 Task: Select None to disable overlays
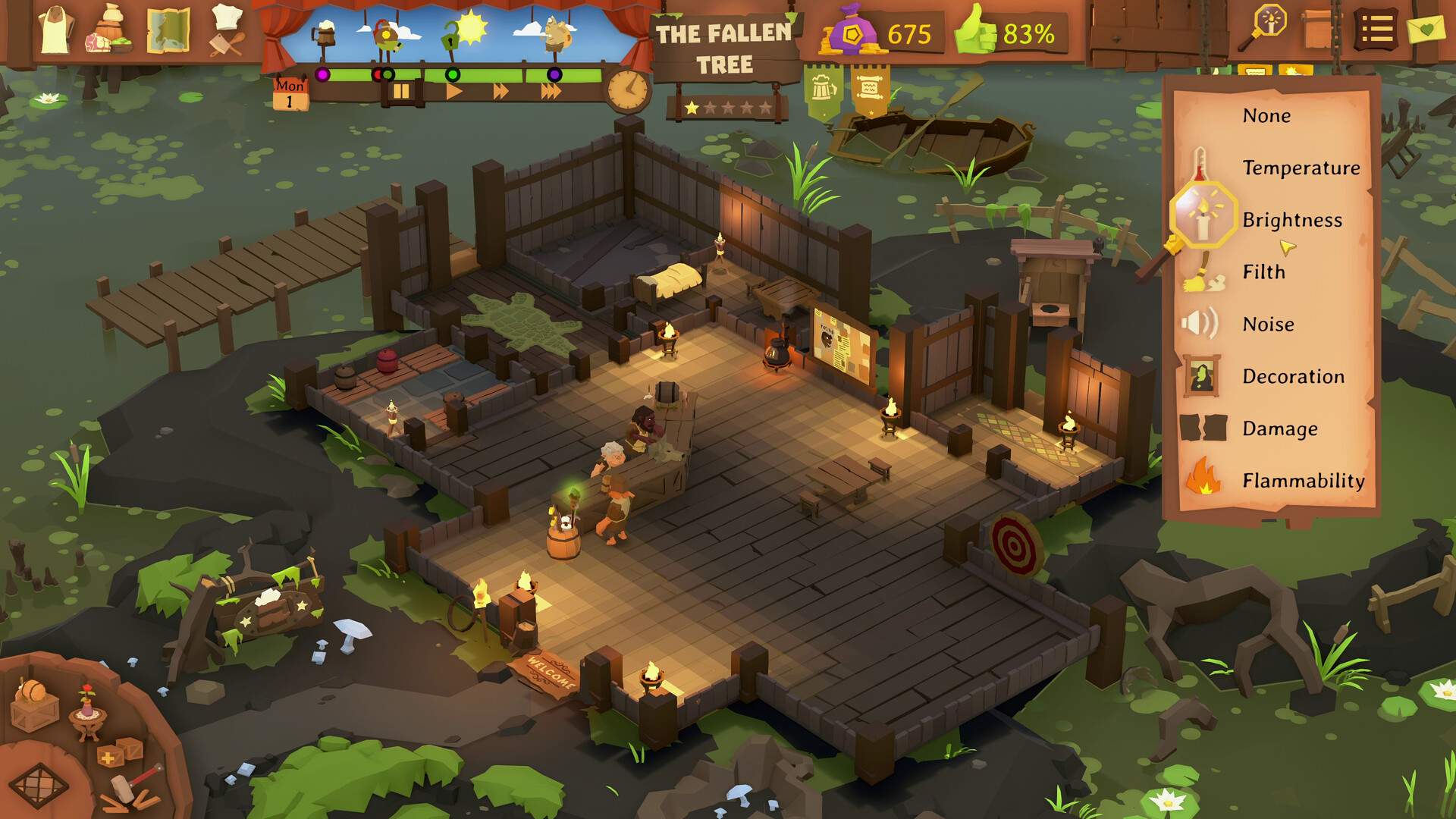tap(1265, 115)
